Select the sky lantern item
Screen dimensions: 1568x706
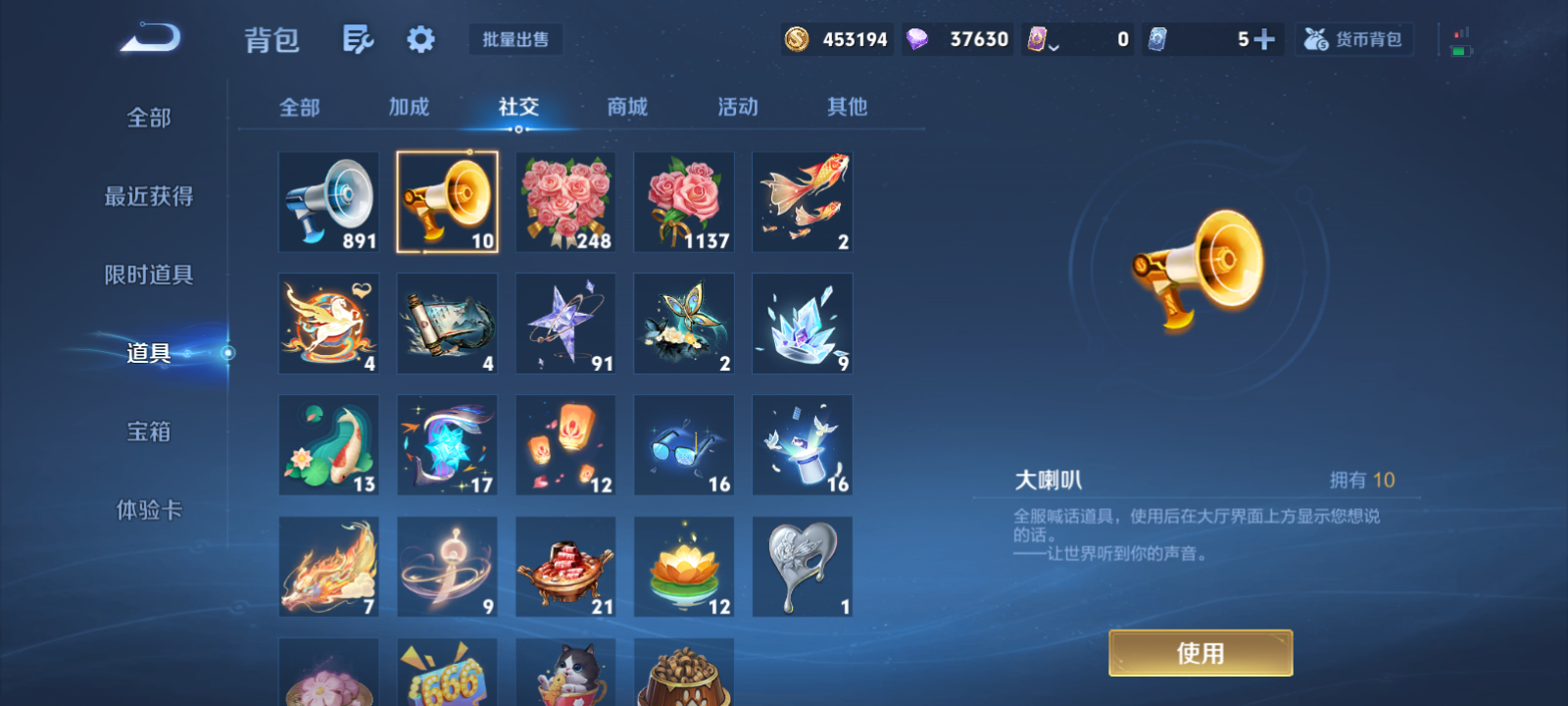coord(565,444)
